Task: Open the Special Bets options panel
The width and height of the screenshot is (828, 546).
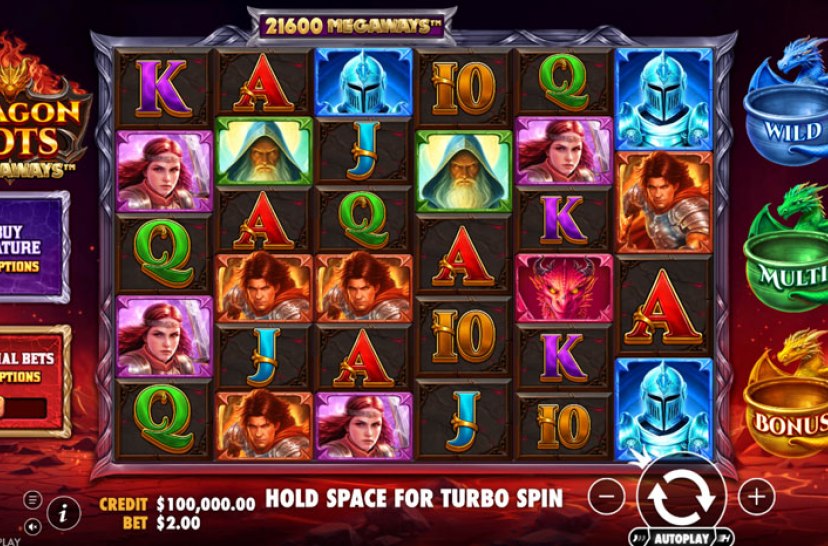Action: 28,367
